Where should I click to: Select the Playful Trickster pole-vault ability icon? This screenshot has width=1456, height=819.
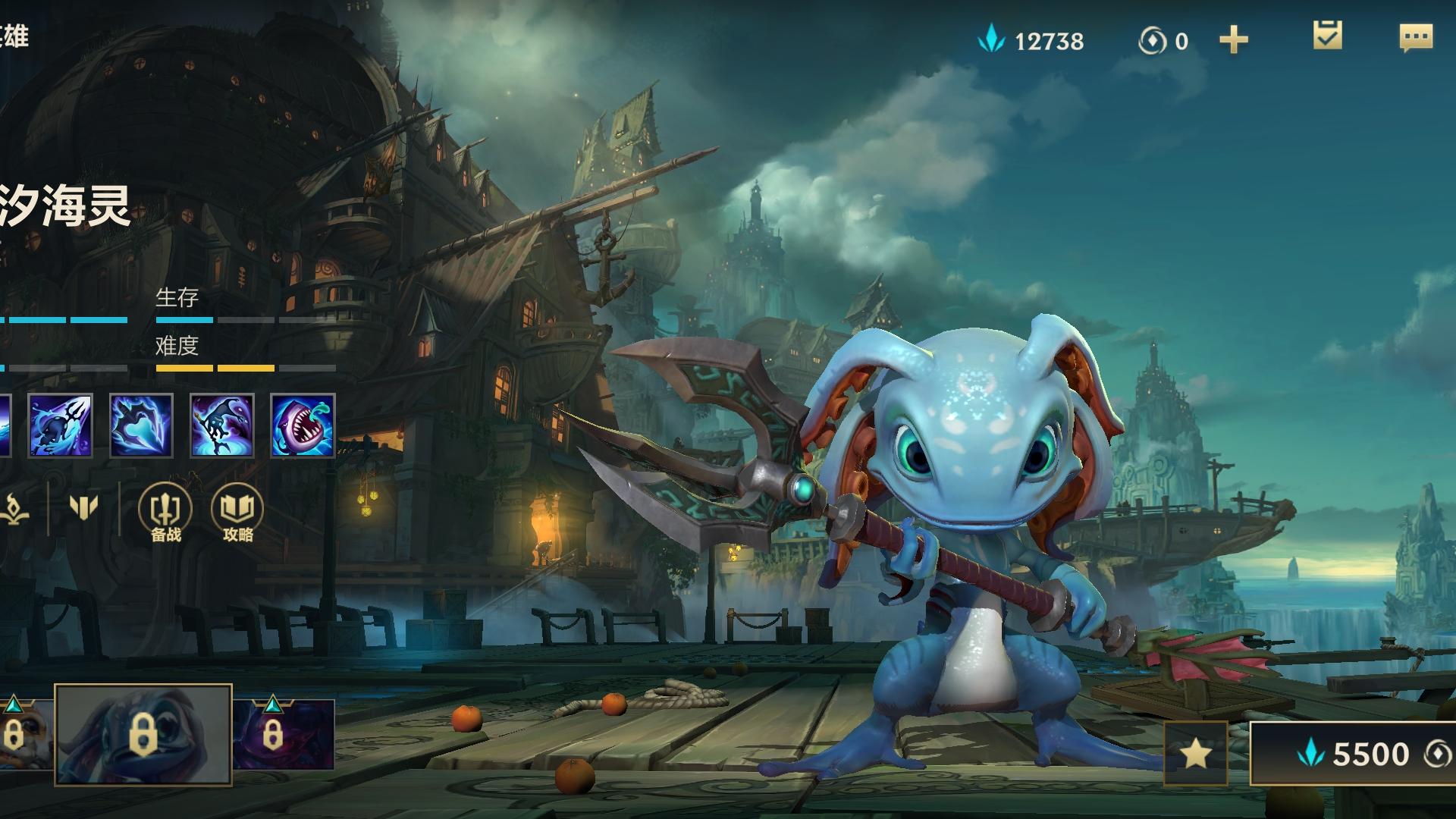pyautogui.click(x=221, y=425)
